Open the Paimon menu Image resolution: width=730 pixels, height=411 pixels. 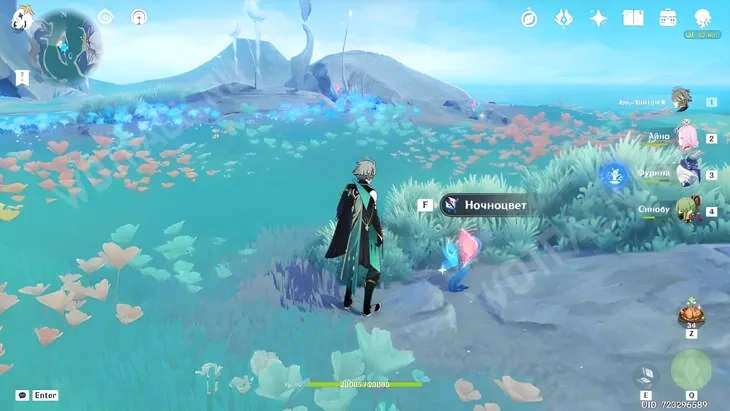point(20,17)
